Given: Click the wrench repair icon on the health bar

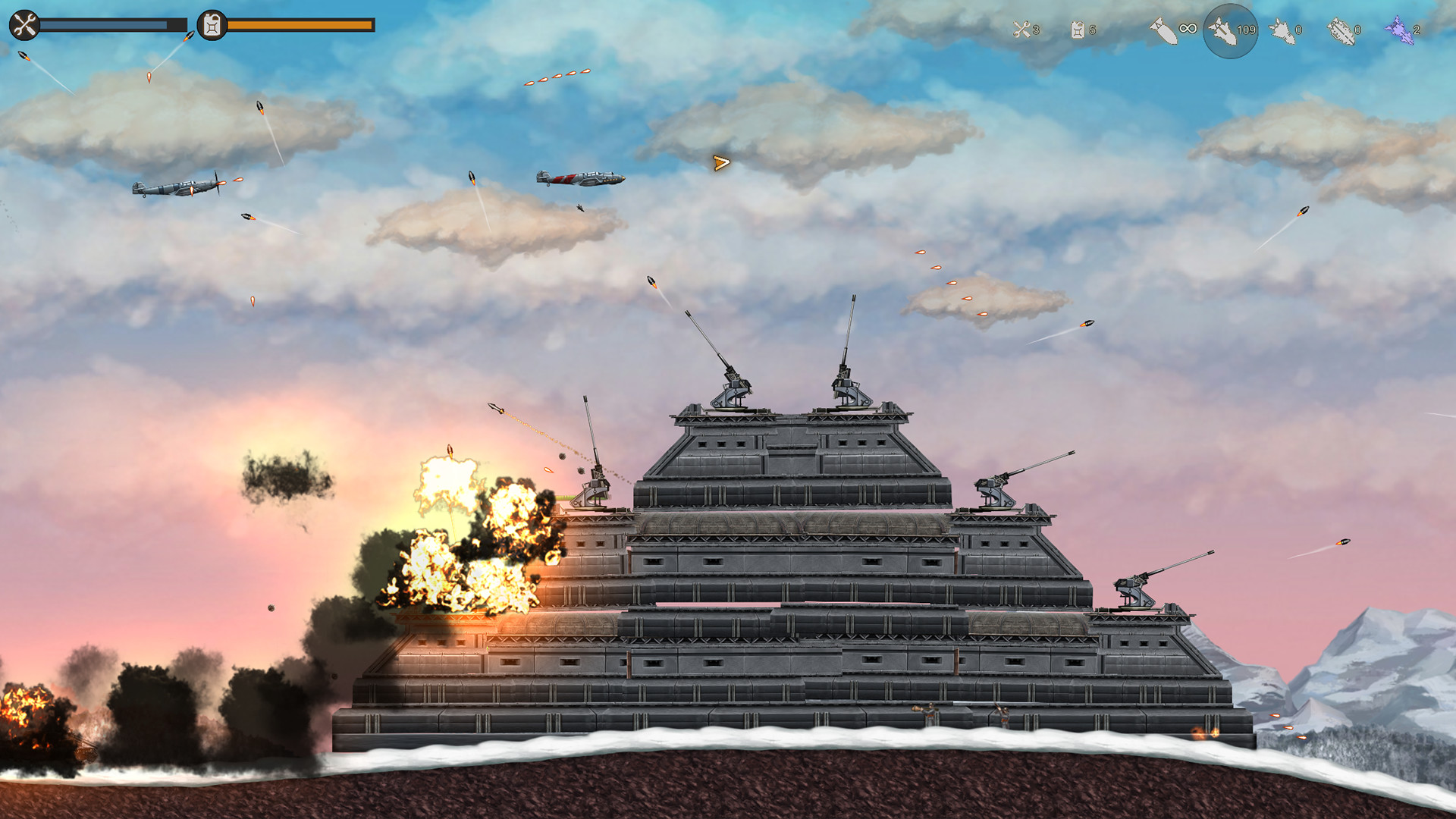Looking at the screenshot, I should tap(25, 25).
